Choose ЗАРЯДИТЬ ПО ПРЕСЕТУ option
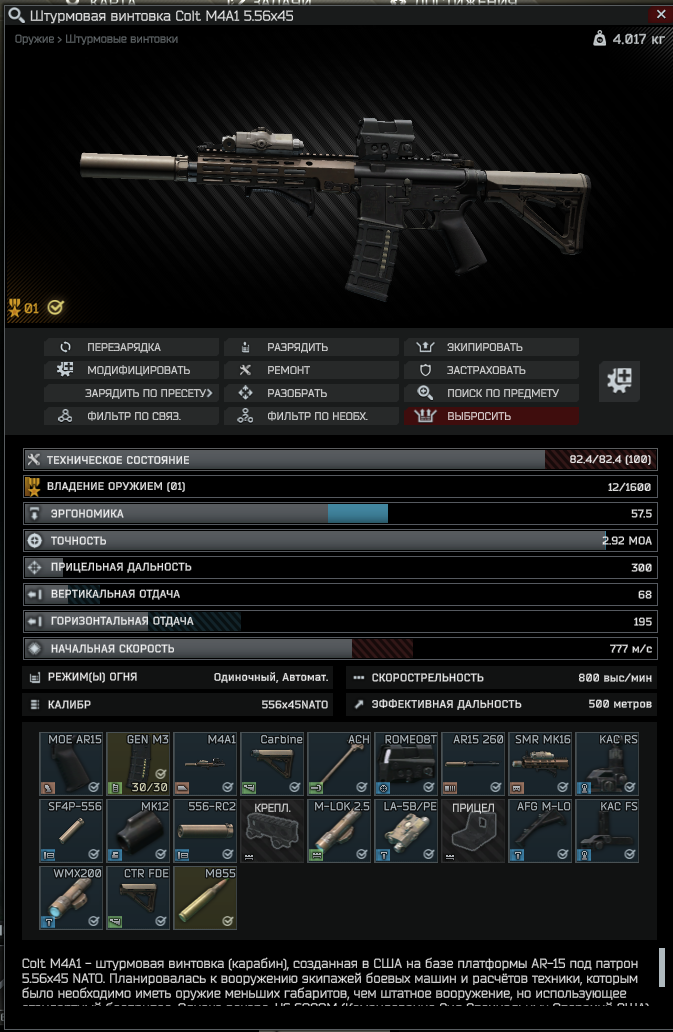This screenshot has height=1032, width=673. point(131,393)
